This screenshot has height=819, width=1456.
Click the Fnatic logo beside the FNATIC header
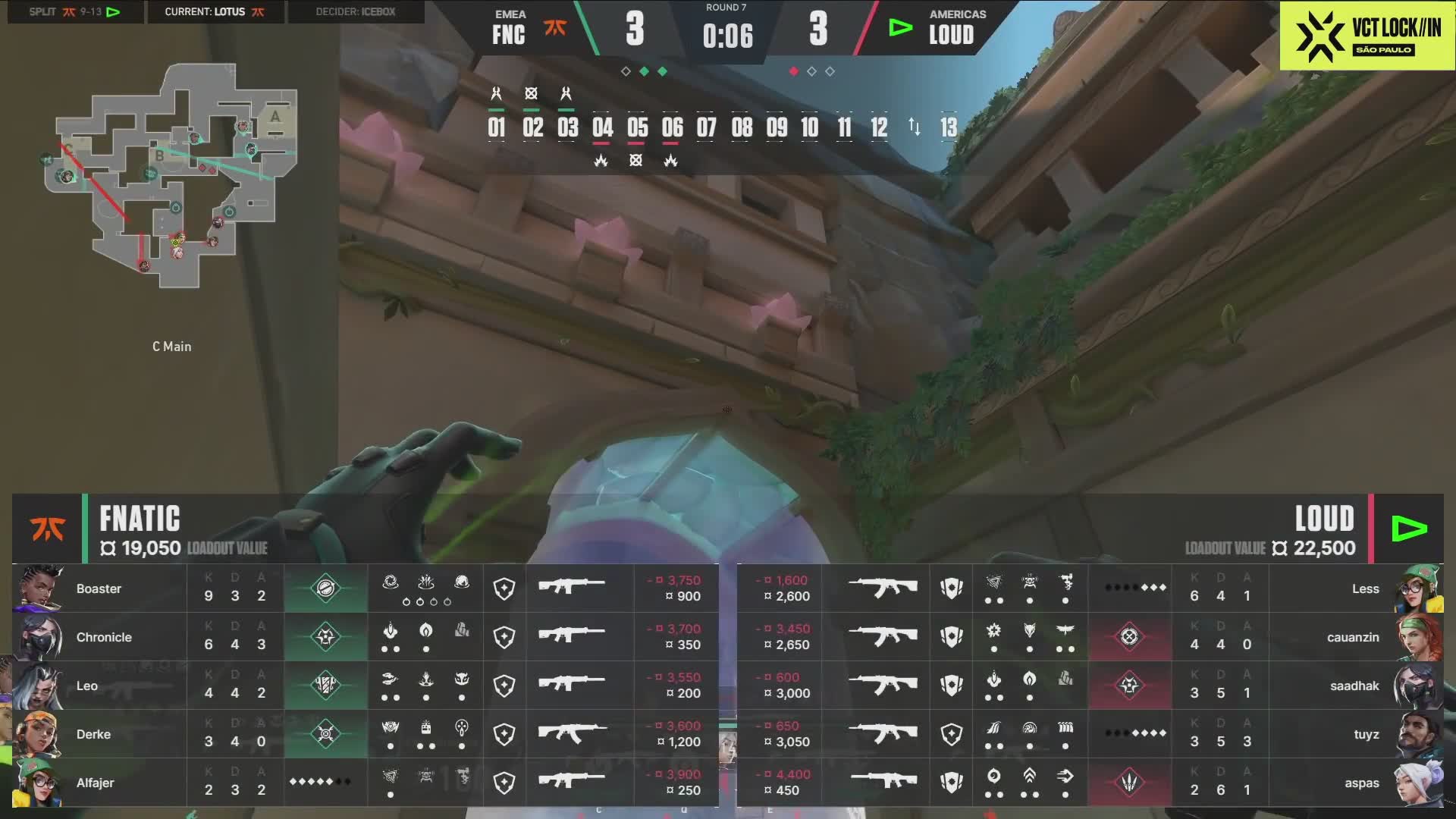[47, 529]
